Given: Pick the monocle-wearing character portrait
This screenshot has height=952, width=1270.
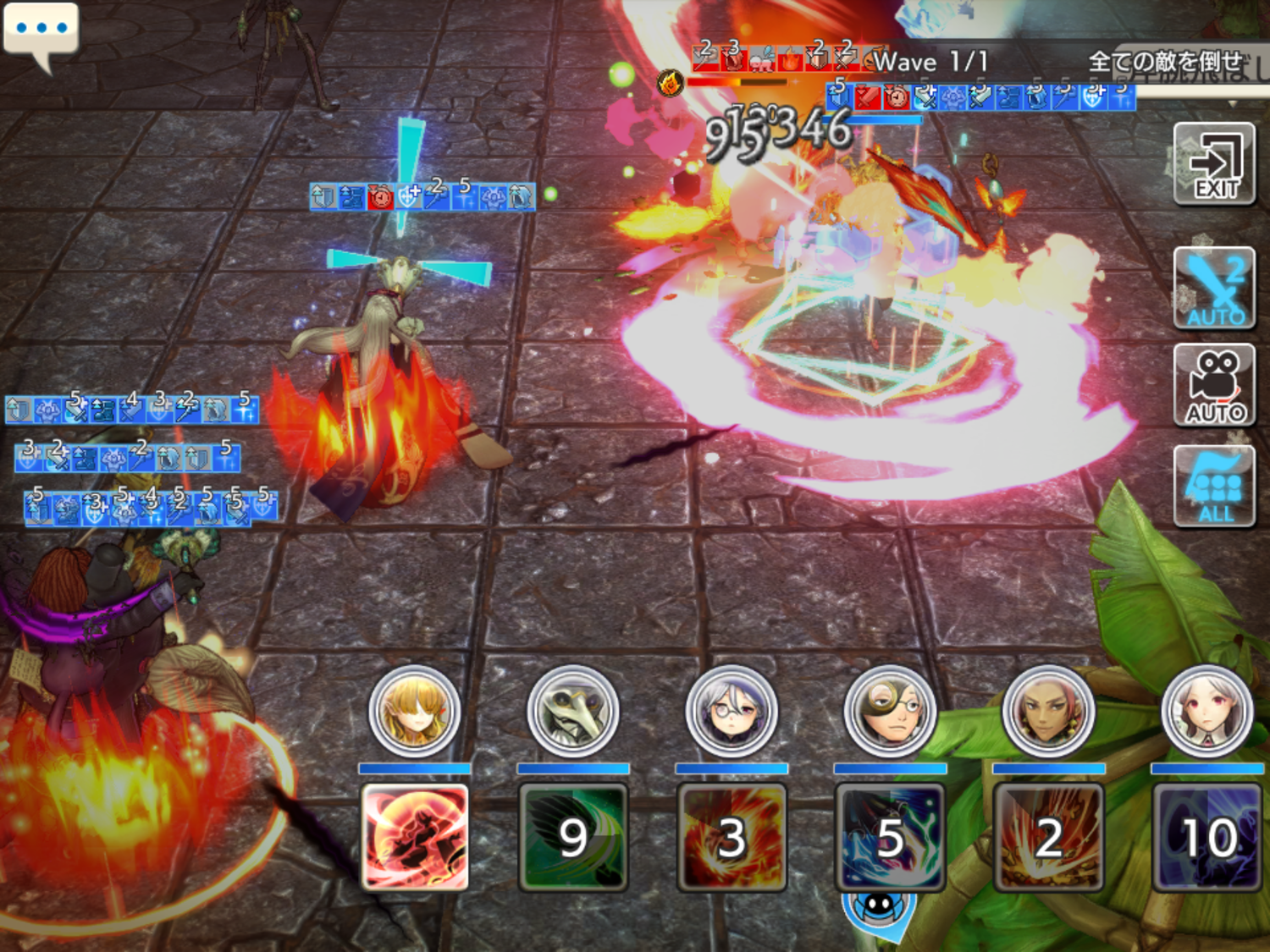Looking at the screenshot, I should (x=890, y=711).
